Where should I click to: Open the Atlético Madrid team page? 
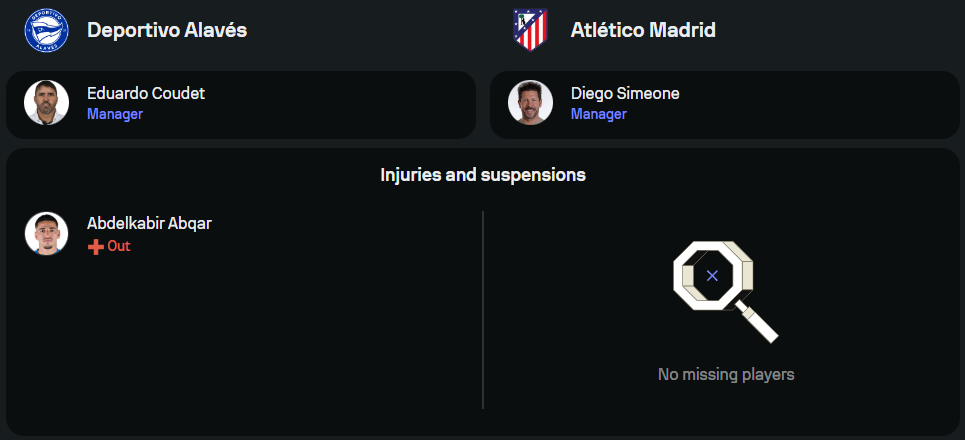coord(643,30)
